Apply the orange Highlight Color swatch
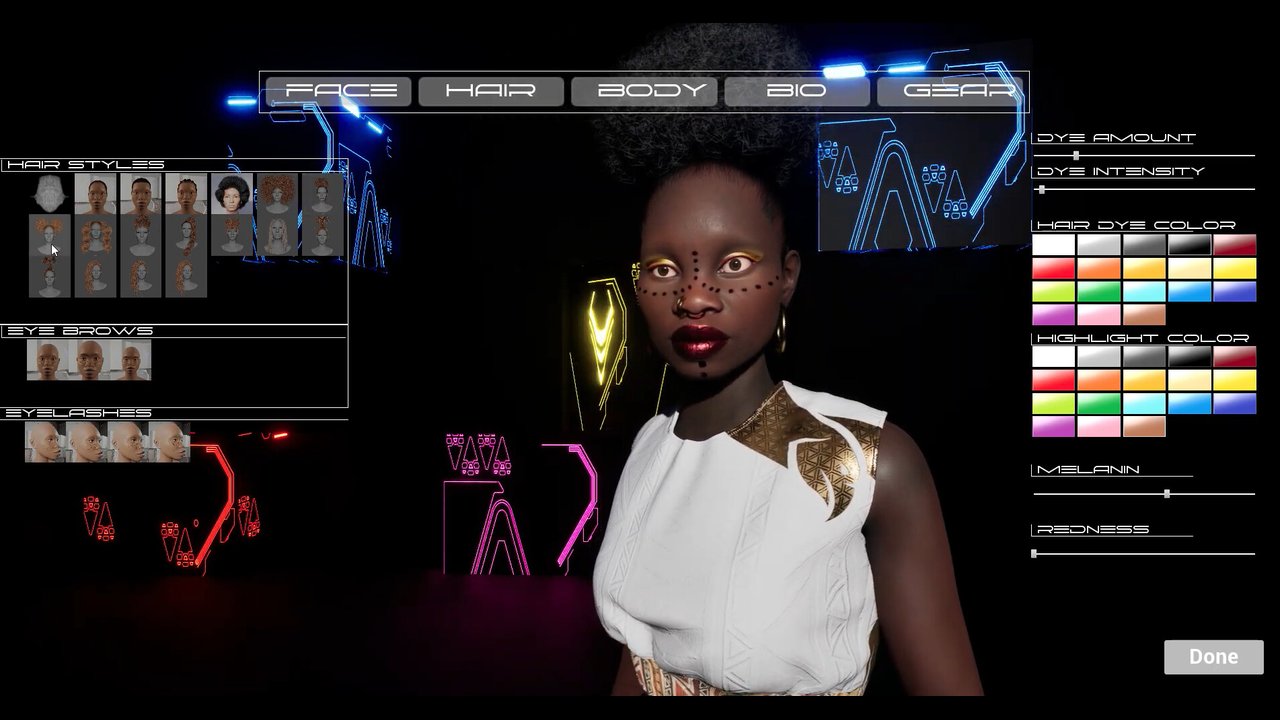Image resolution: width=1280 pixels, height=720 pixels. click(x=1098, y=380)
